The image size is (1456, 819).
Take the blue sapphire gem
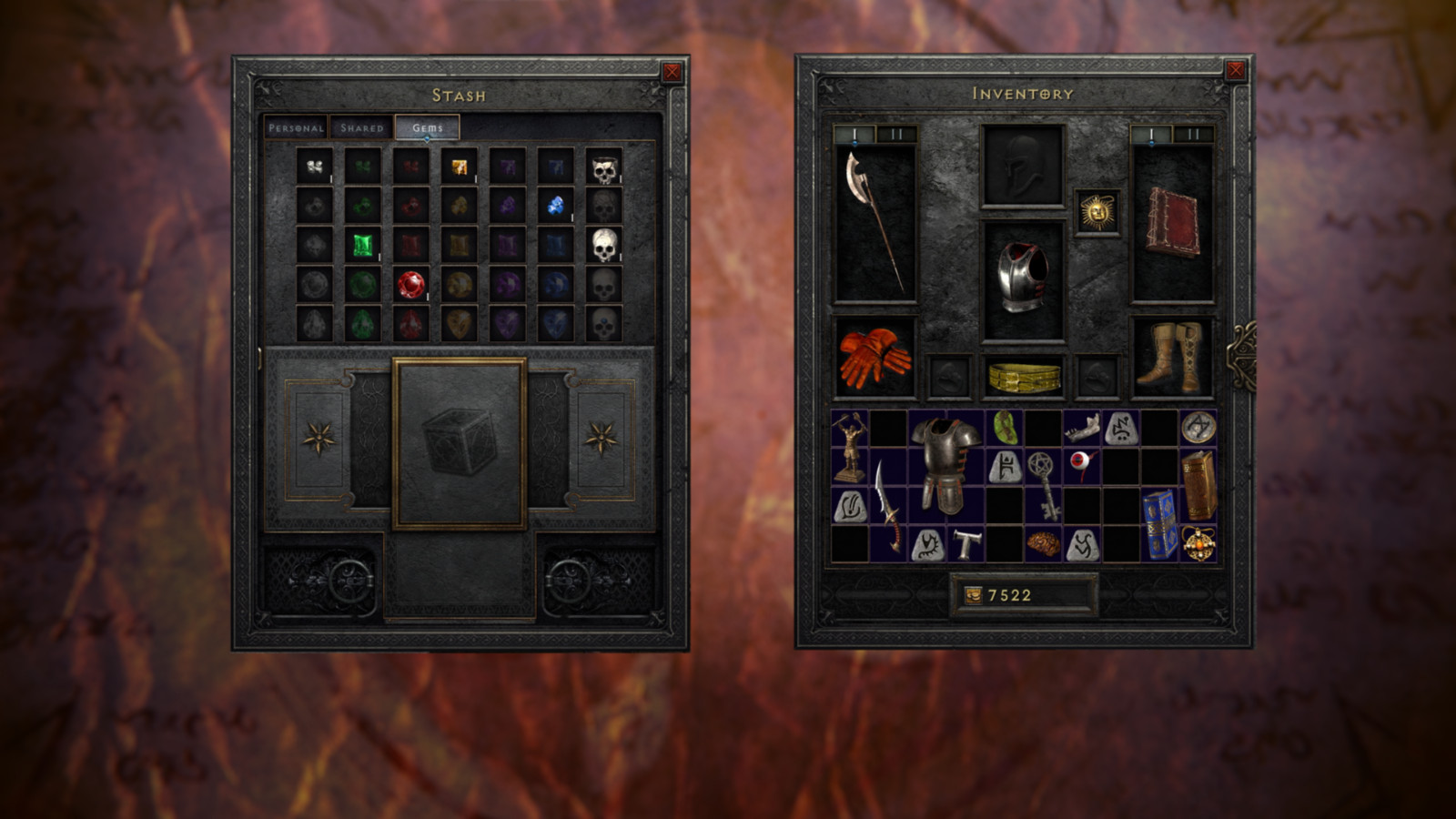pyautogui.click(x=555, y=206)
